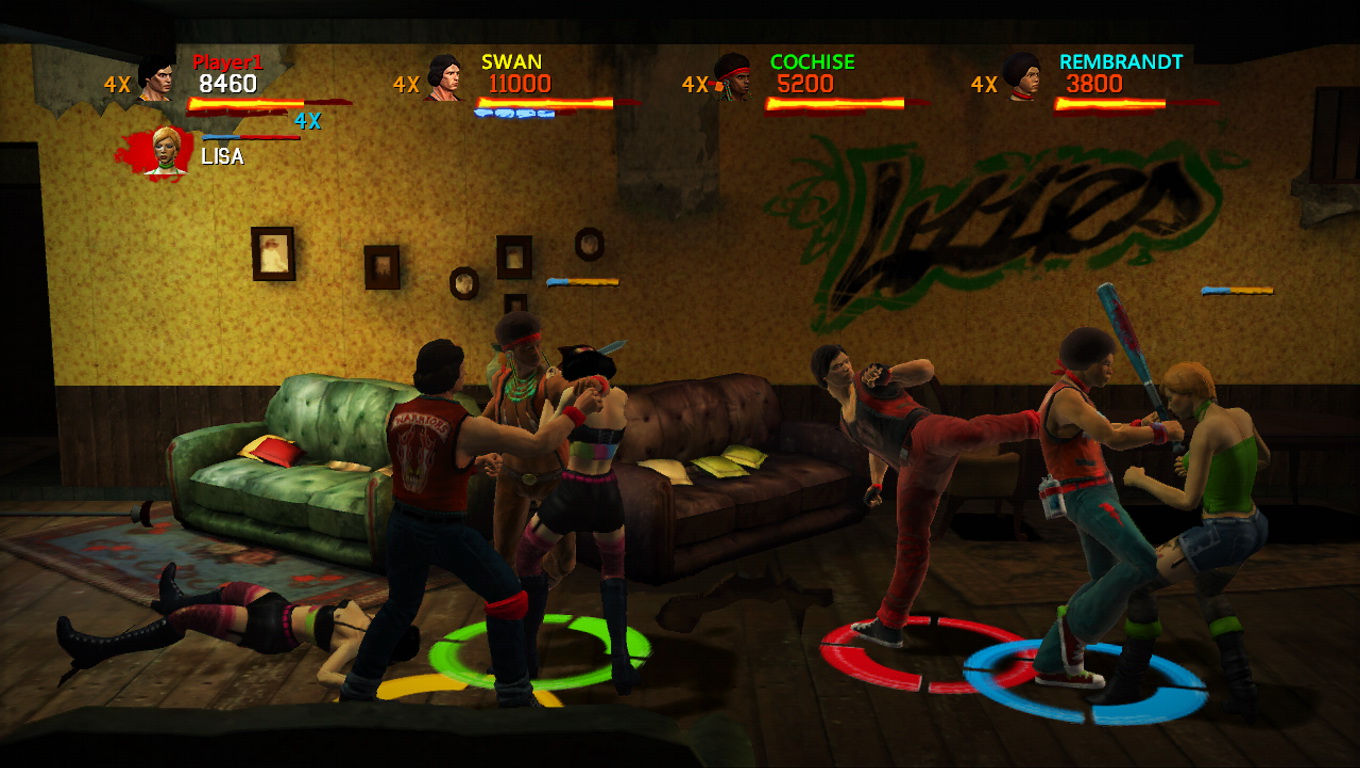Click Rembrandt's character portrait
1360x768 pixels.
click(1022, 78)
